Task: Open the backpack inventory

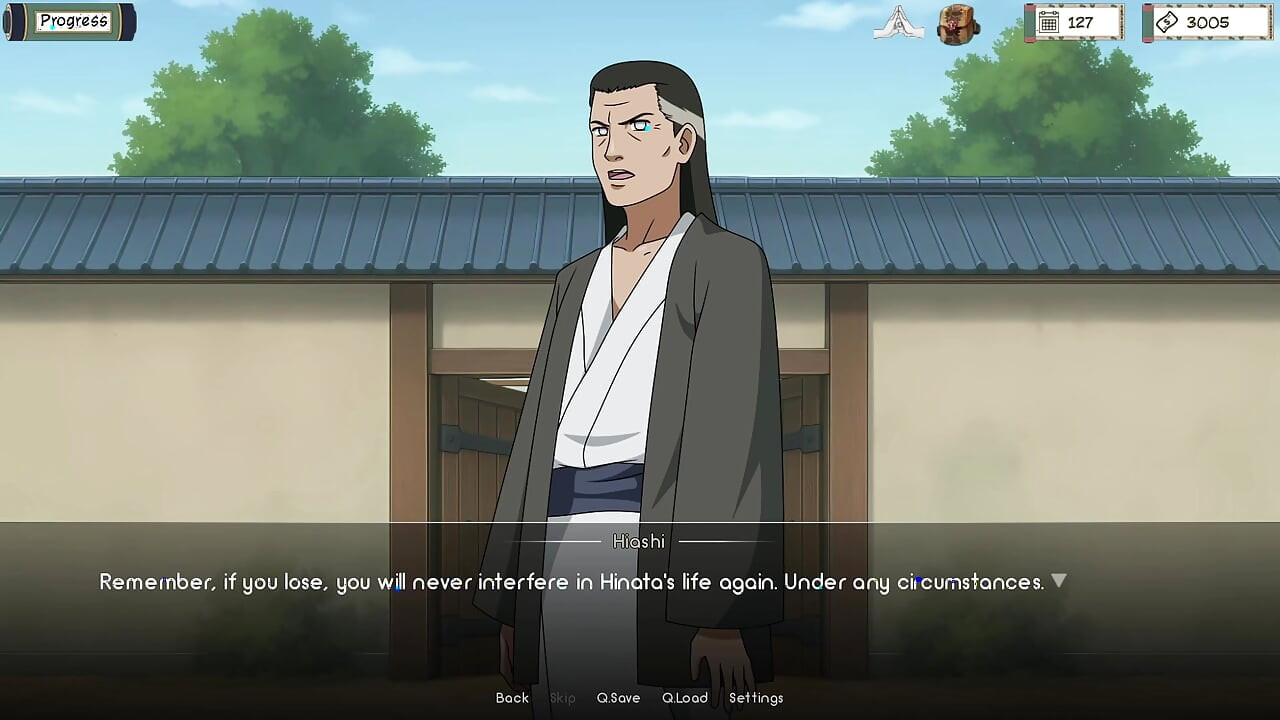Action: click(x=957, y=24)
